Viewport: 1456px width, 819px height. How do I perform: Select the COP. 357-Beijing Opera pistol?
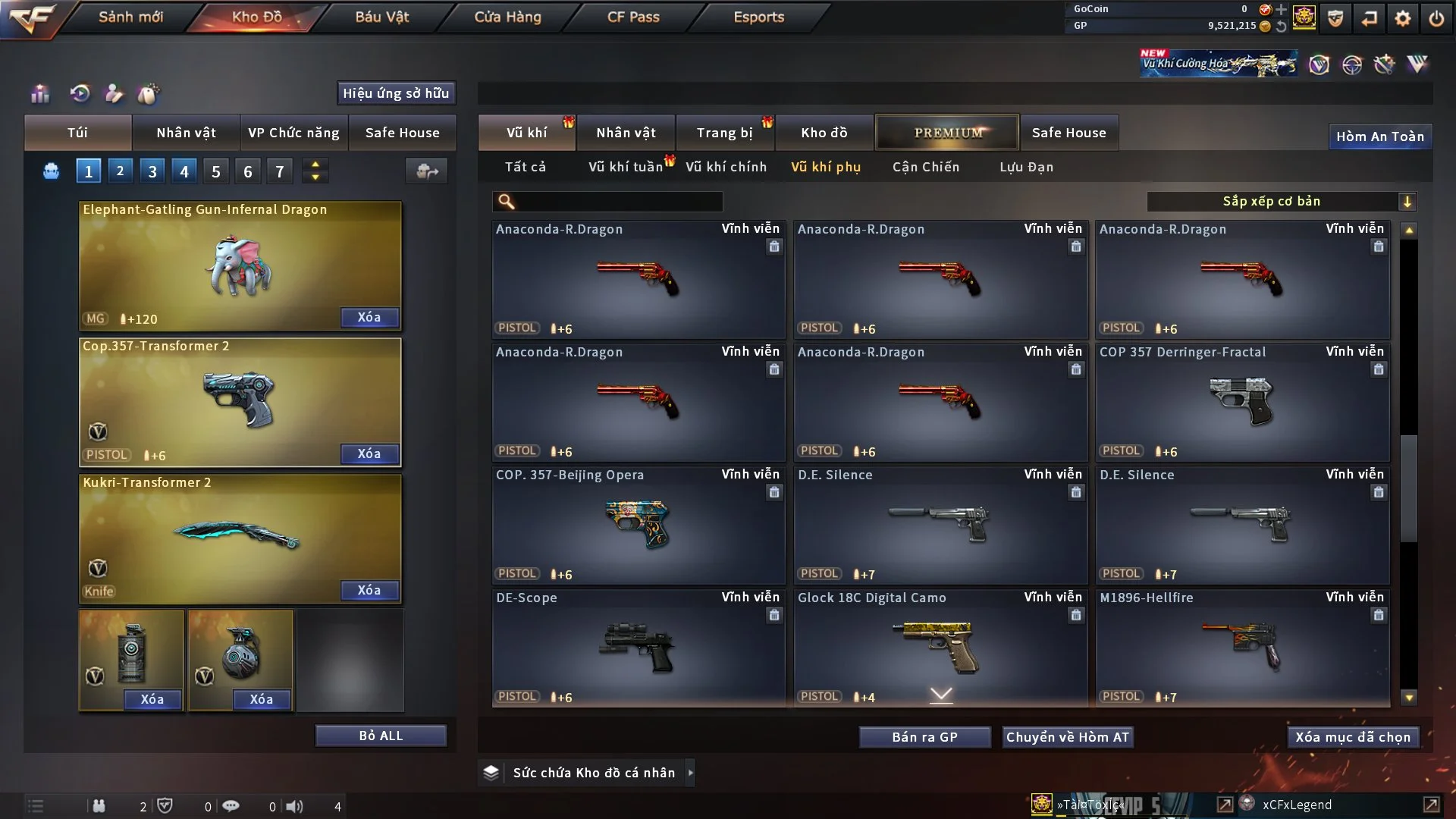638,525
